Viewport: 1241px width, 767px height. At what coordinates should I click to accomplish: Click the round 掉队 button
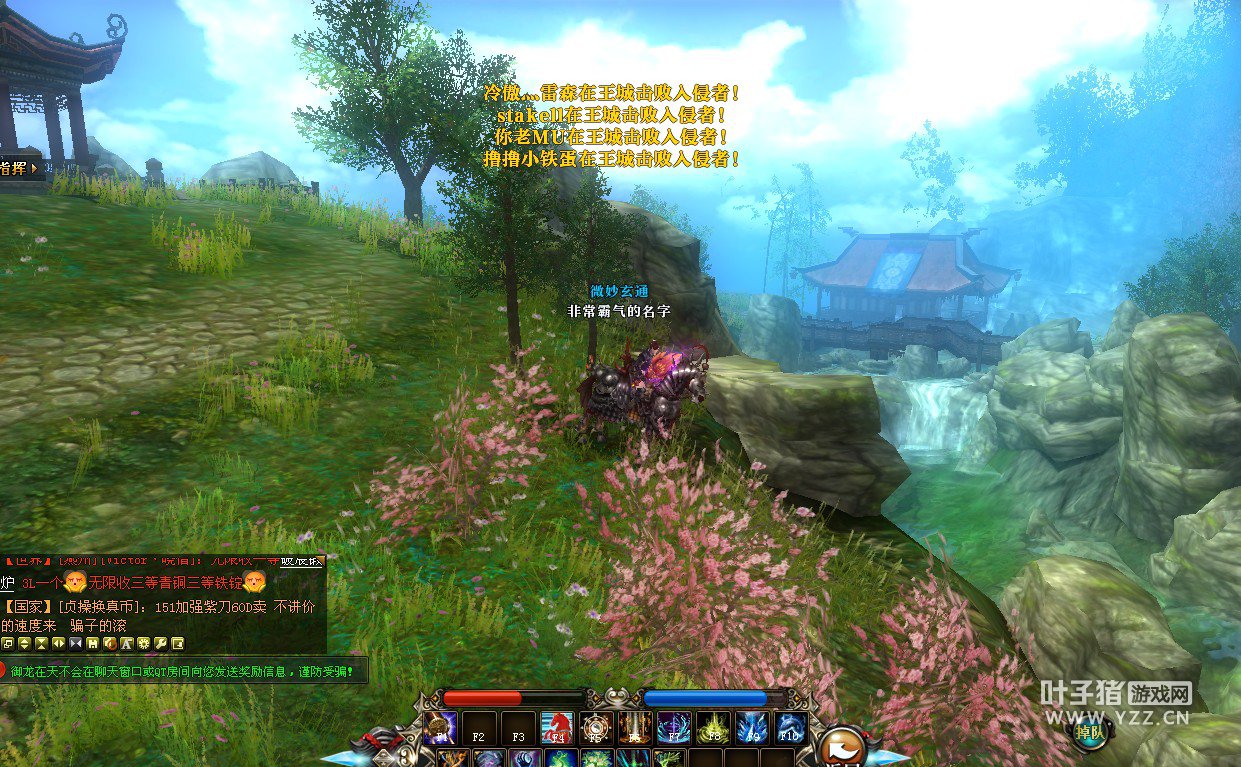[x=1091, y=733]
